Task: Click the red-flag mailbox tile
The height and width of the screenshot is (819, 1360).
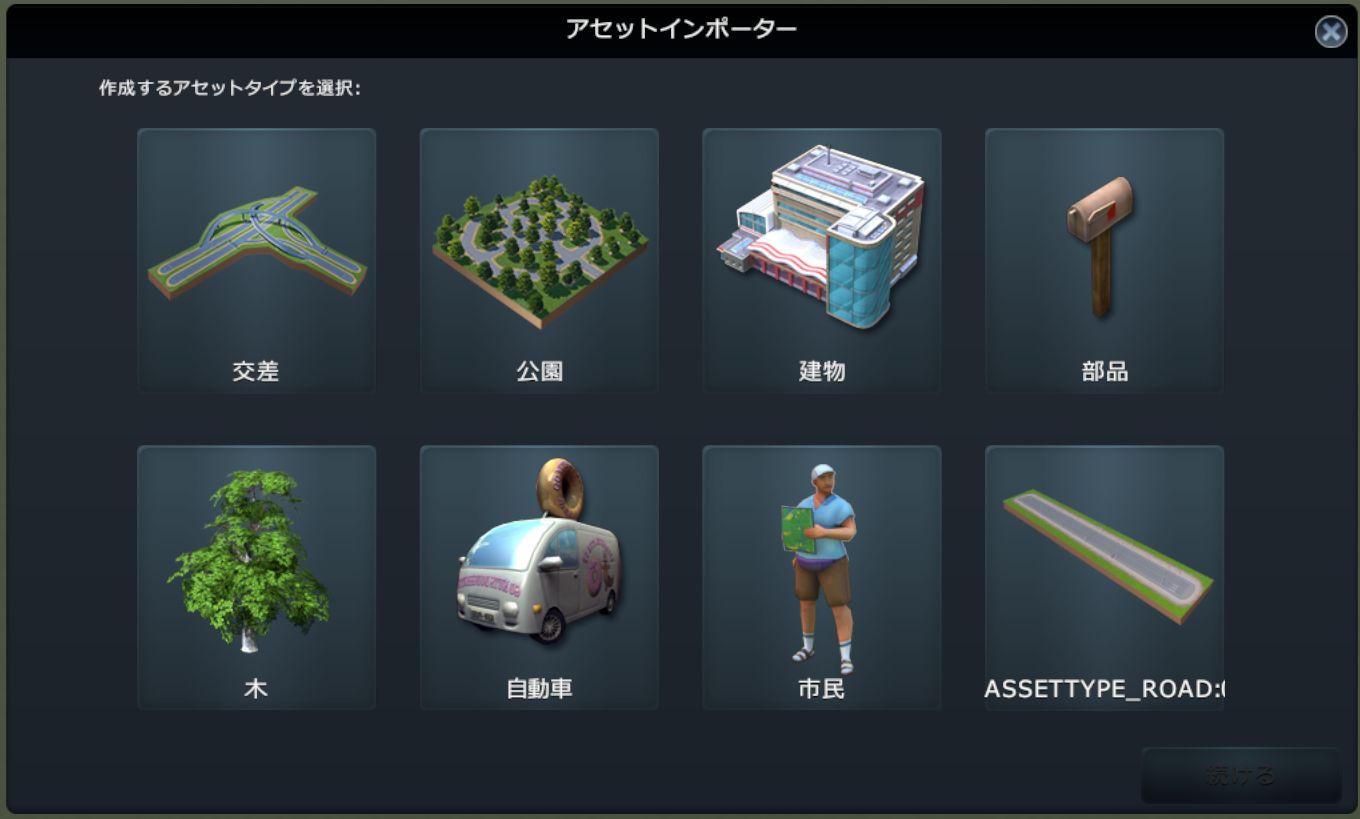Action: (1103, 245)
